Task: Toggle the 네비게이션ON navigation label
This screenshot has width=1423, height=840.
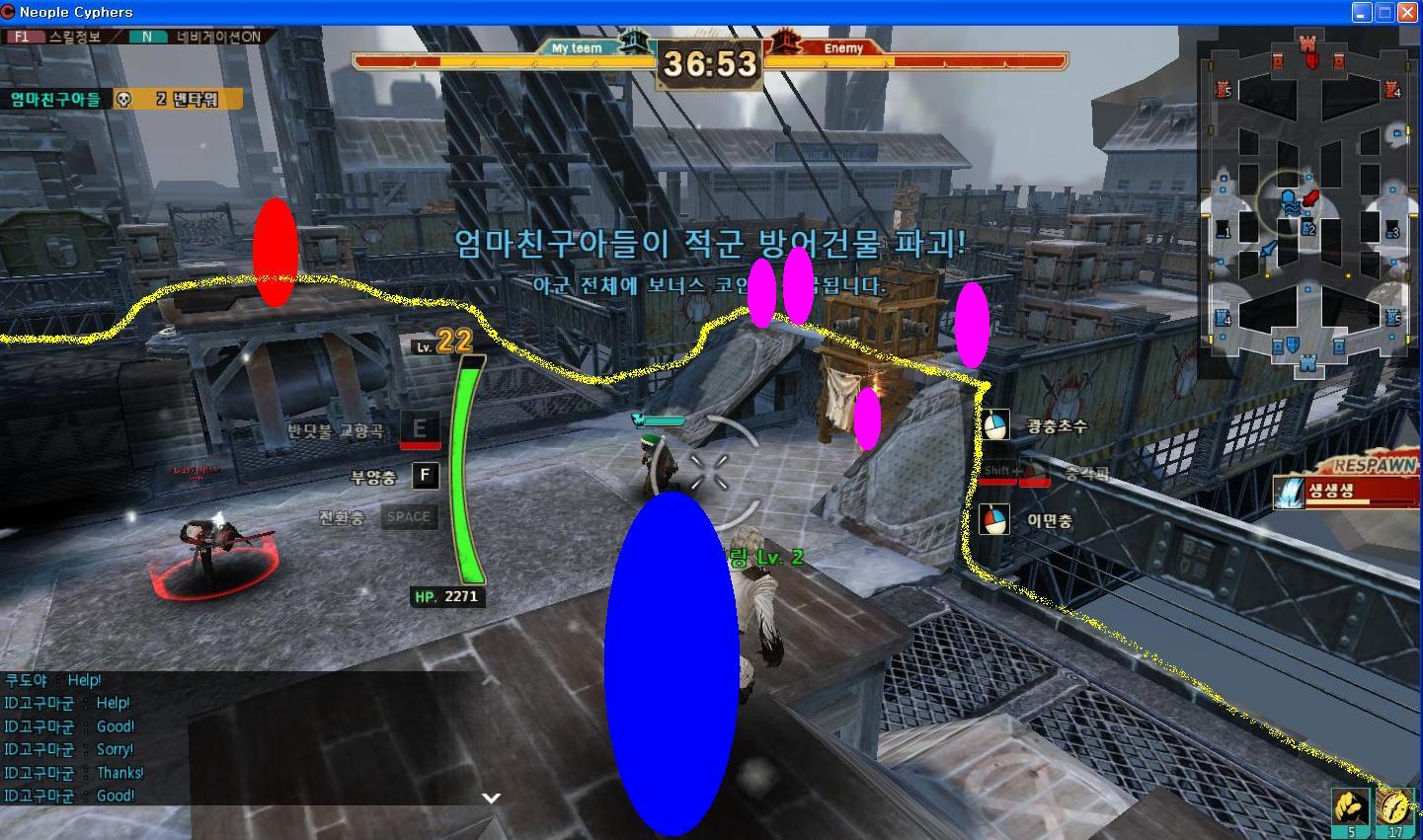Action: 218,37
